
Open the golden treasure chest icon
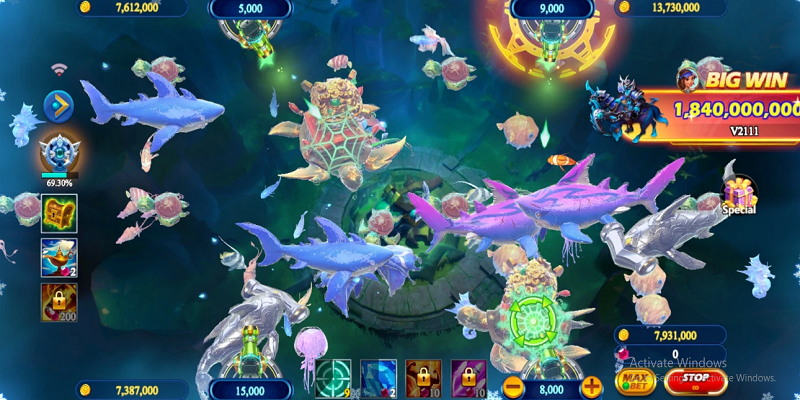coord(59,211)
